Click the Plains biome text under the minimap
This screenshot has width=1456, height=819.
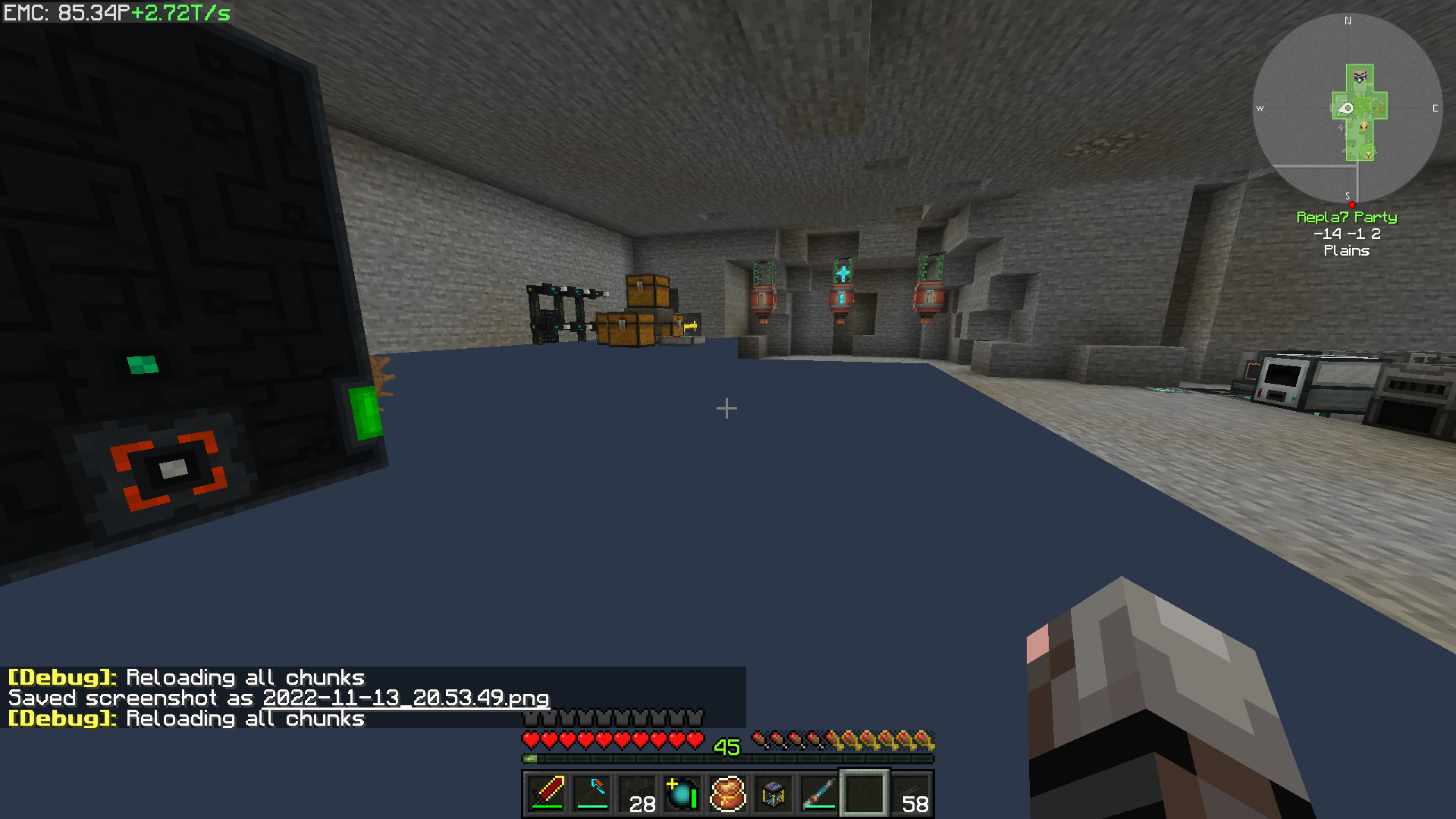click(x=1348, y=251)
